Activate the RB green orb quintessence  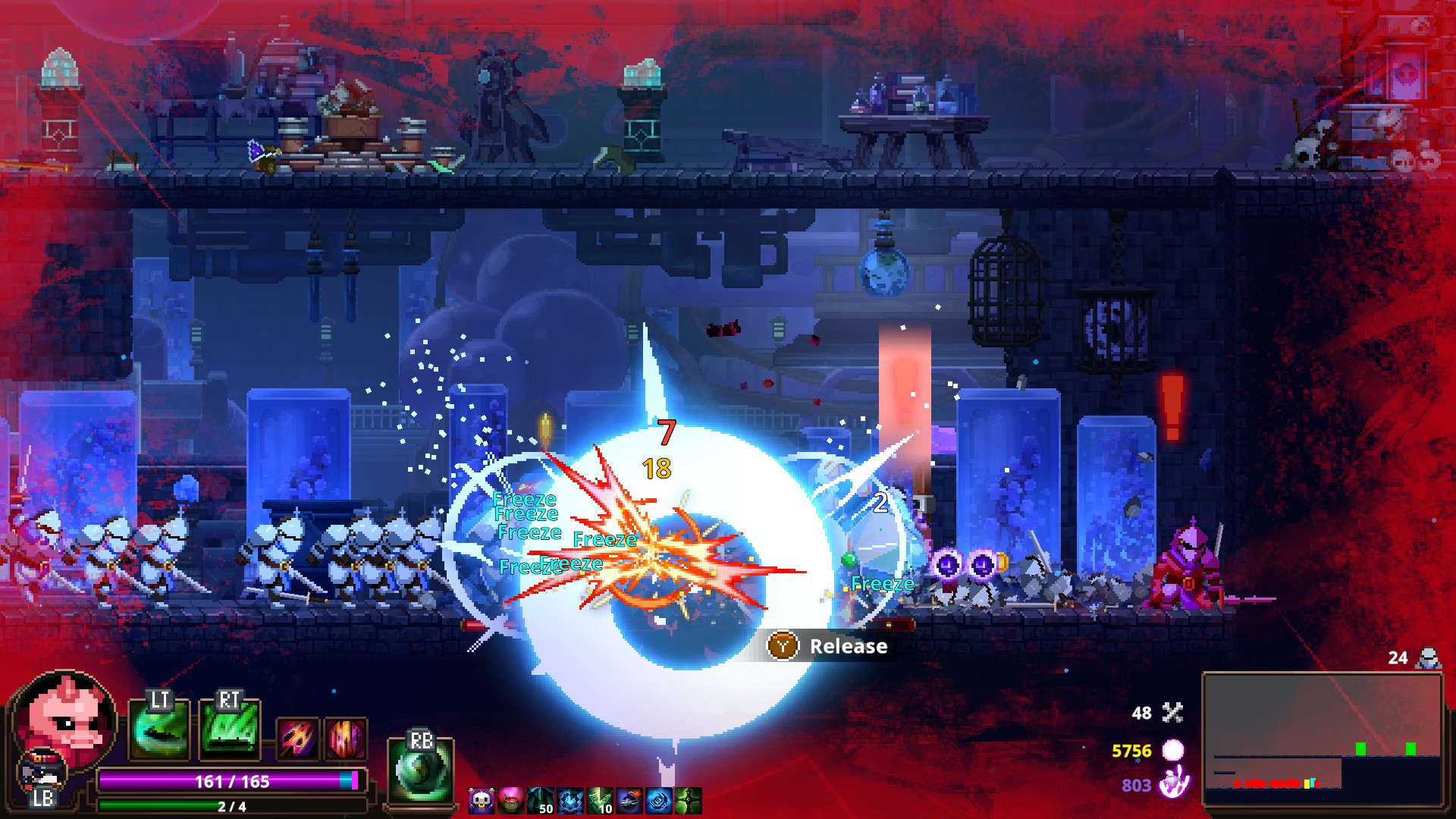pos(420,770)
